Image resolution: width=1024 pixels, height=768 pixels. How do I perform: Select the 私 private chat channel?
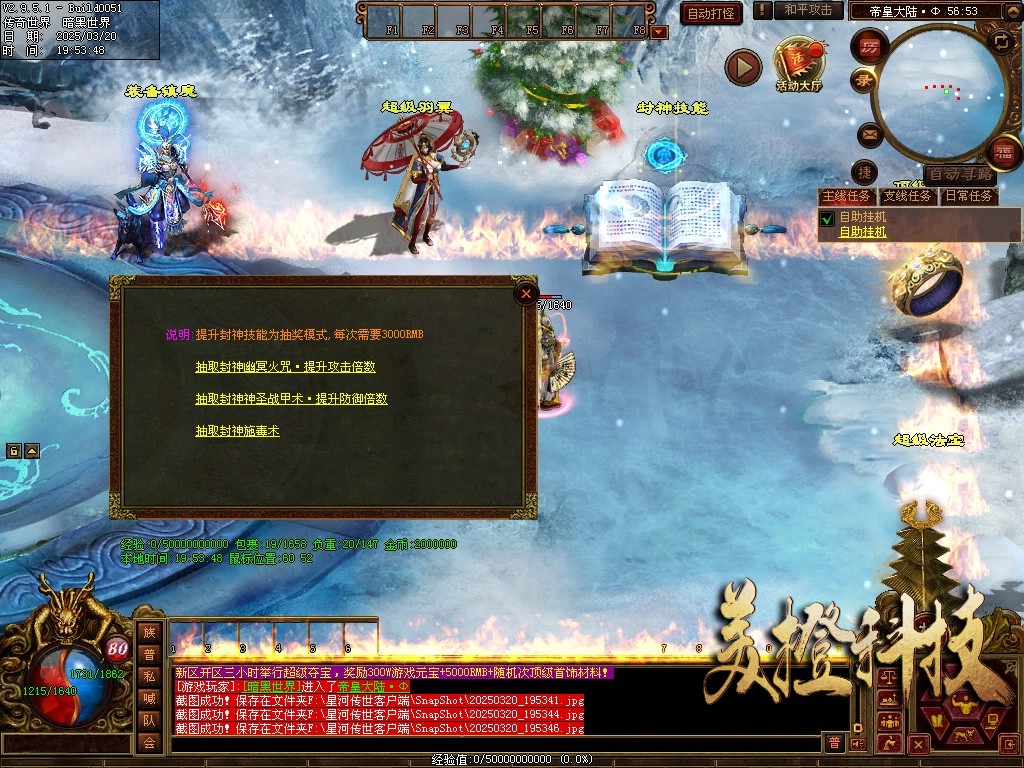(149, 675)
